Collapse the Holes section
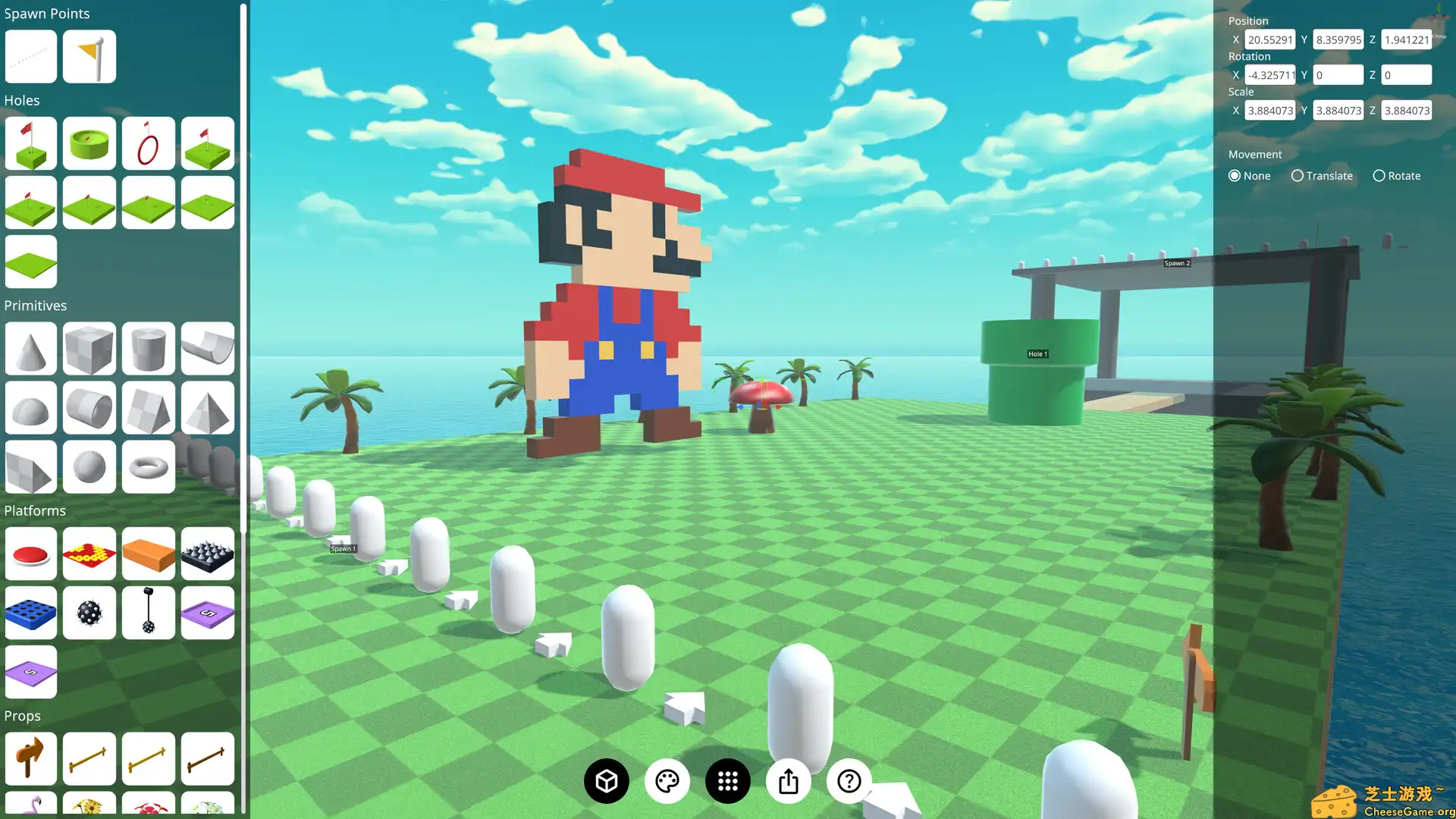 [x=22, y=100]
